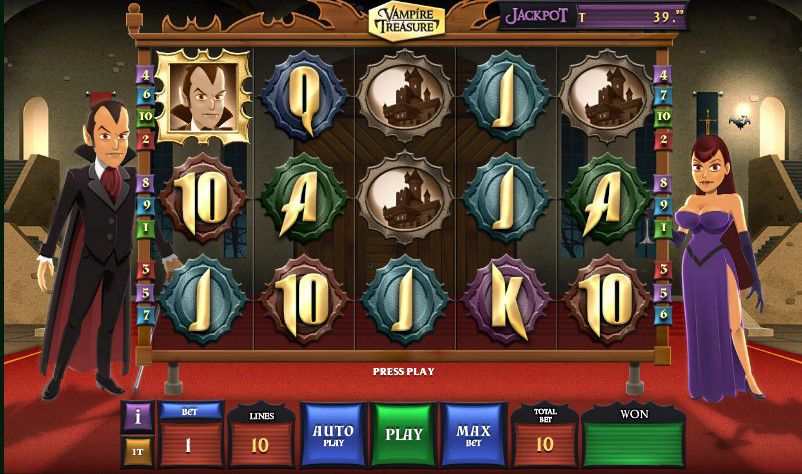
Task: Adjust the Lines count box
Action: click(x=259, y=443)
